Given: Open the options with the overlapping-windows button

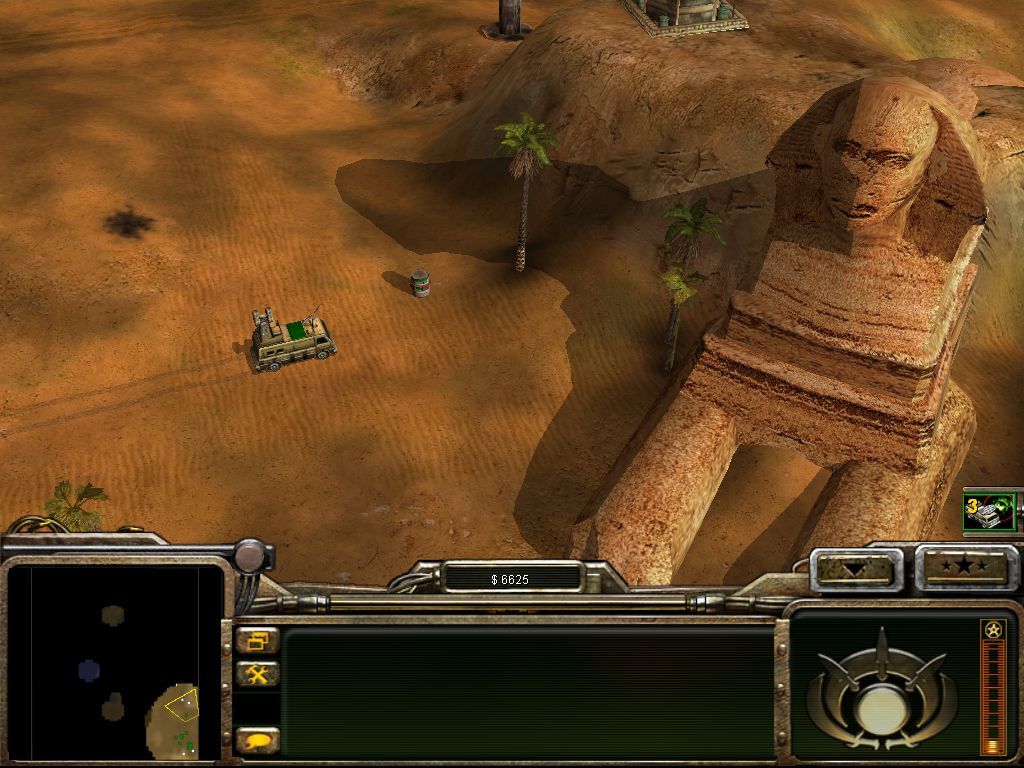Looking at the screenshot, I should (x=258, y=640).
